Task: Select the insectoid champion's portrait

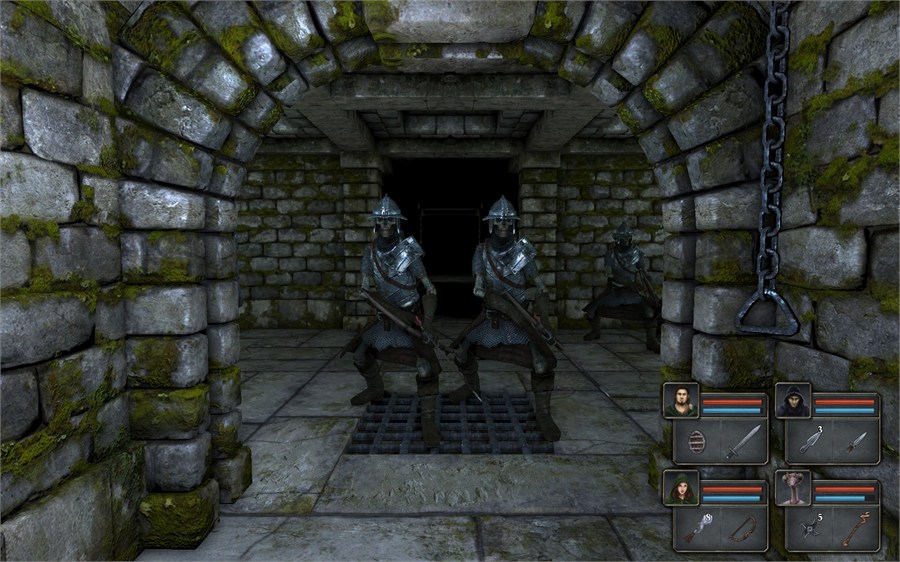Action: click(793, 488)
